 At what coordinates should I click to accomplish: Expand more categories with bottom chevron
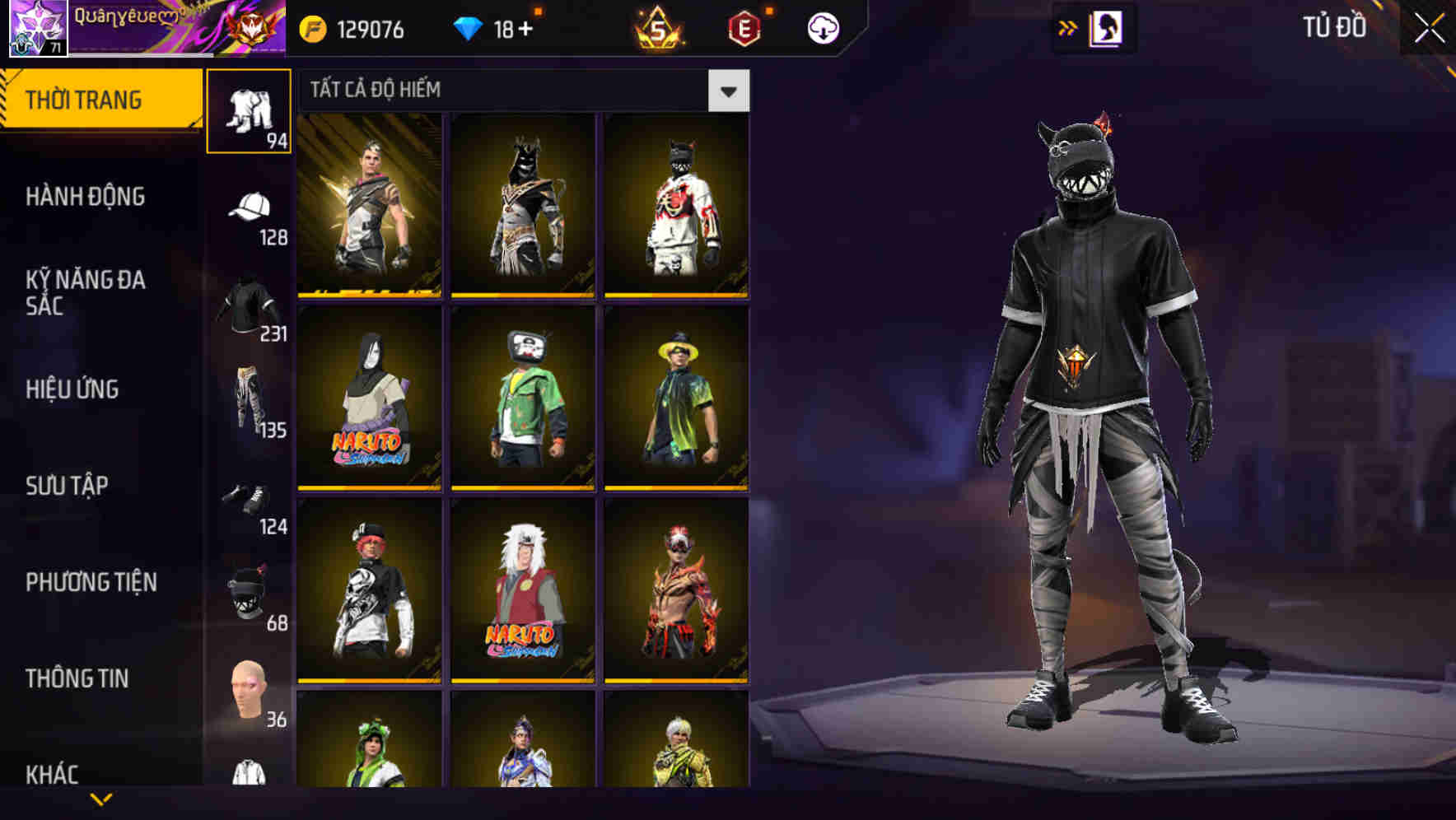(100, 800)
